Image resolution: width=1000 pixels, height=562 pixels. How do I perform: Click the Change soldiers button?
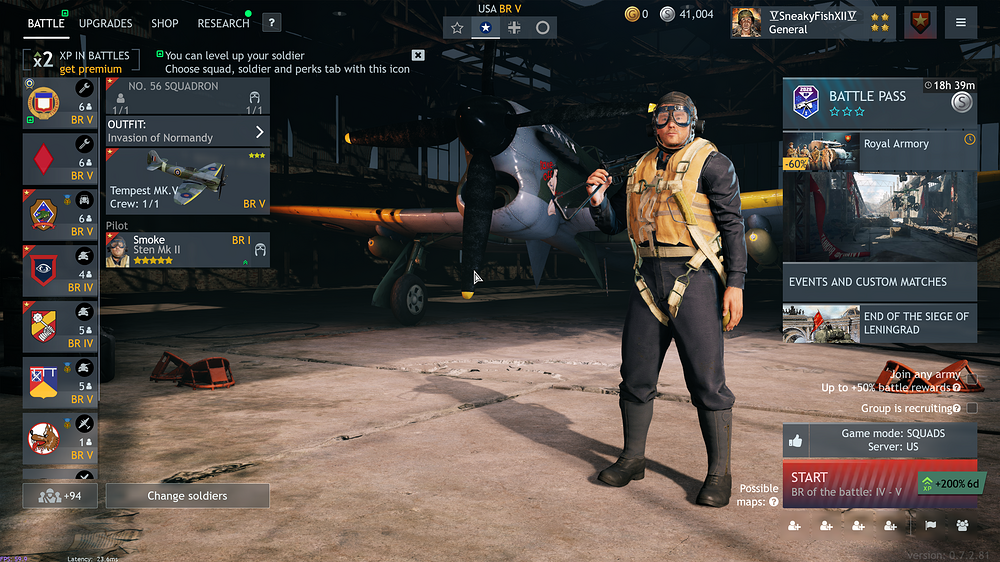tap(187, 496)
